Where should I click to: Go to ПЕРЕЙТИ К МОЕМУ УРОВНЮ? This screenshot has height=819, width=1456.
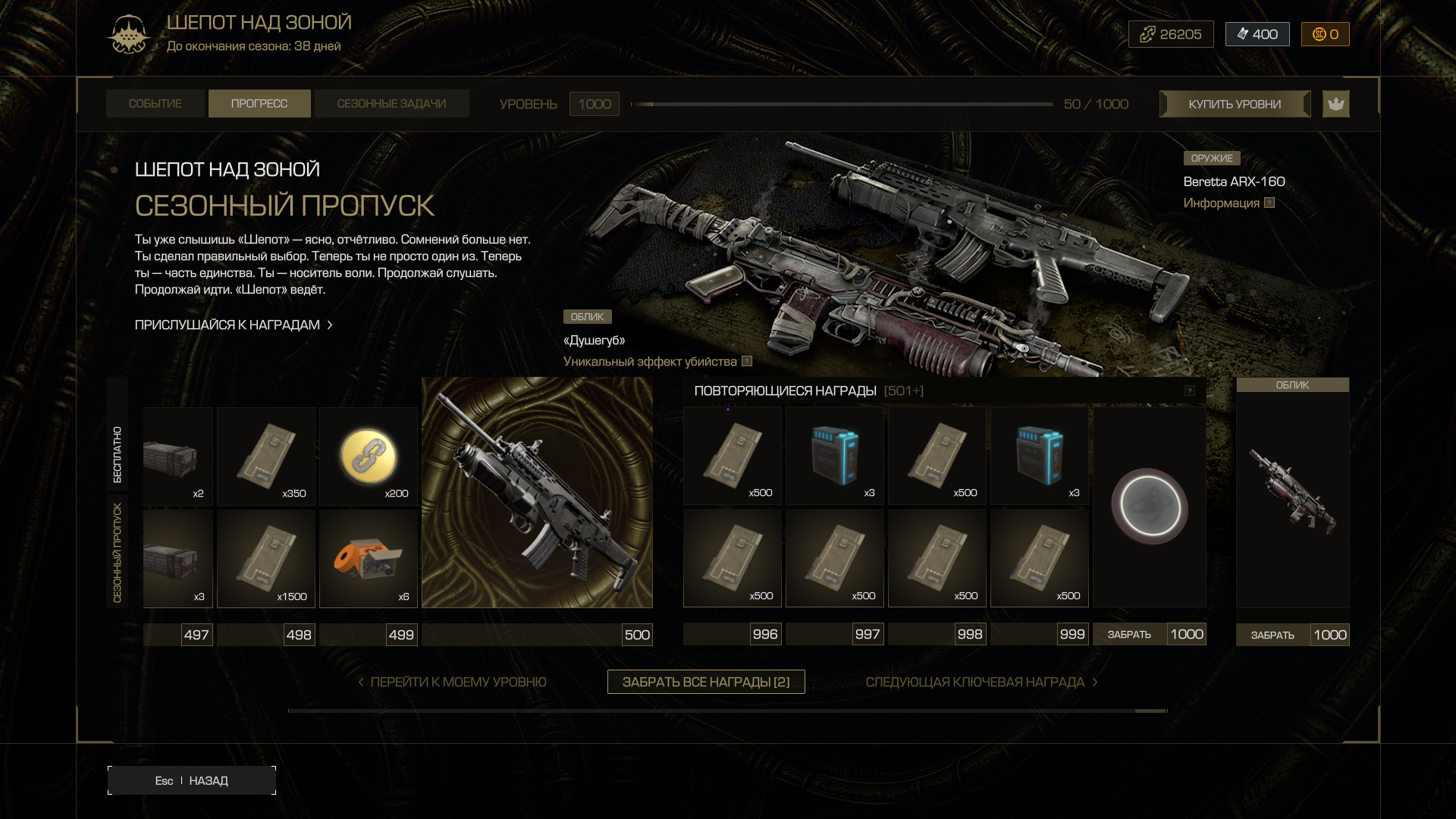pyautogui.click(x=452, y=682)
